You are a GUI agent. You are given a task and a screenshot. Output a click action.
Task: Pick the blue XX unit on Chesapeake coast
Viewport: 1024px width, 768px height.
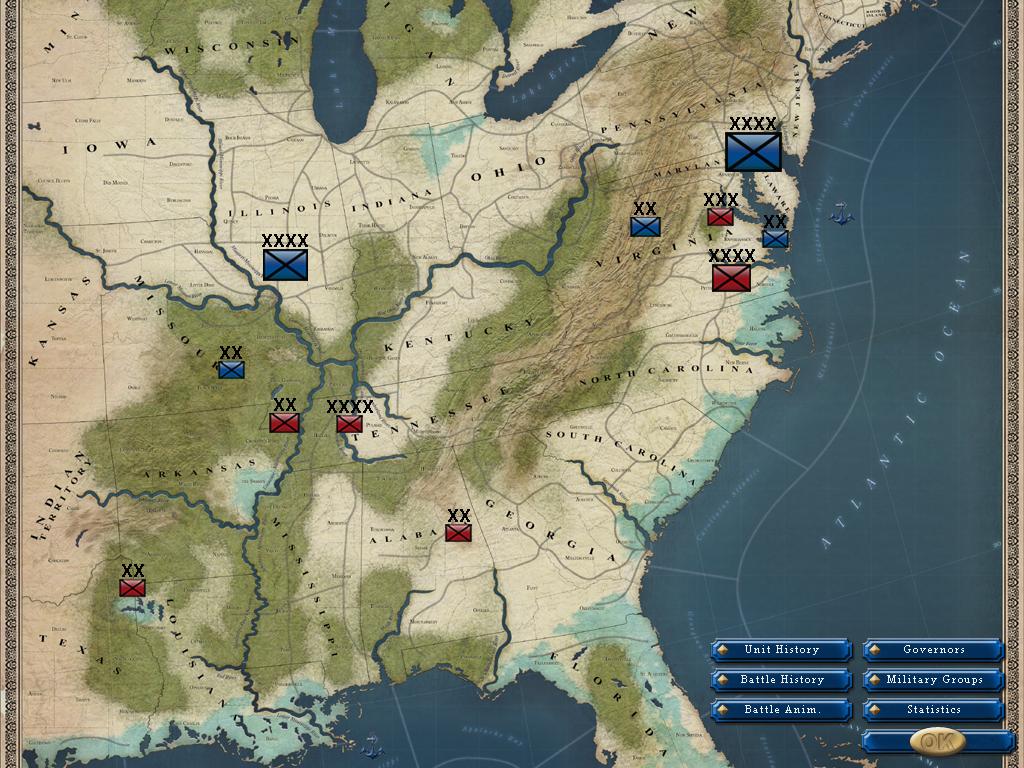tap(775, 238)
